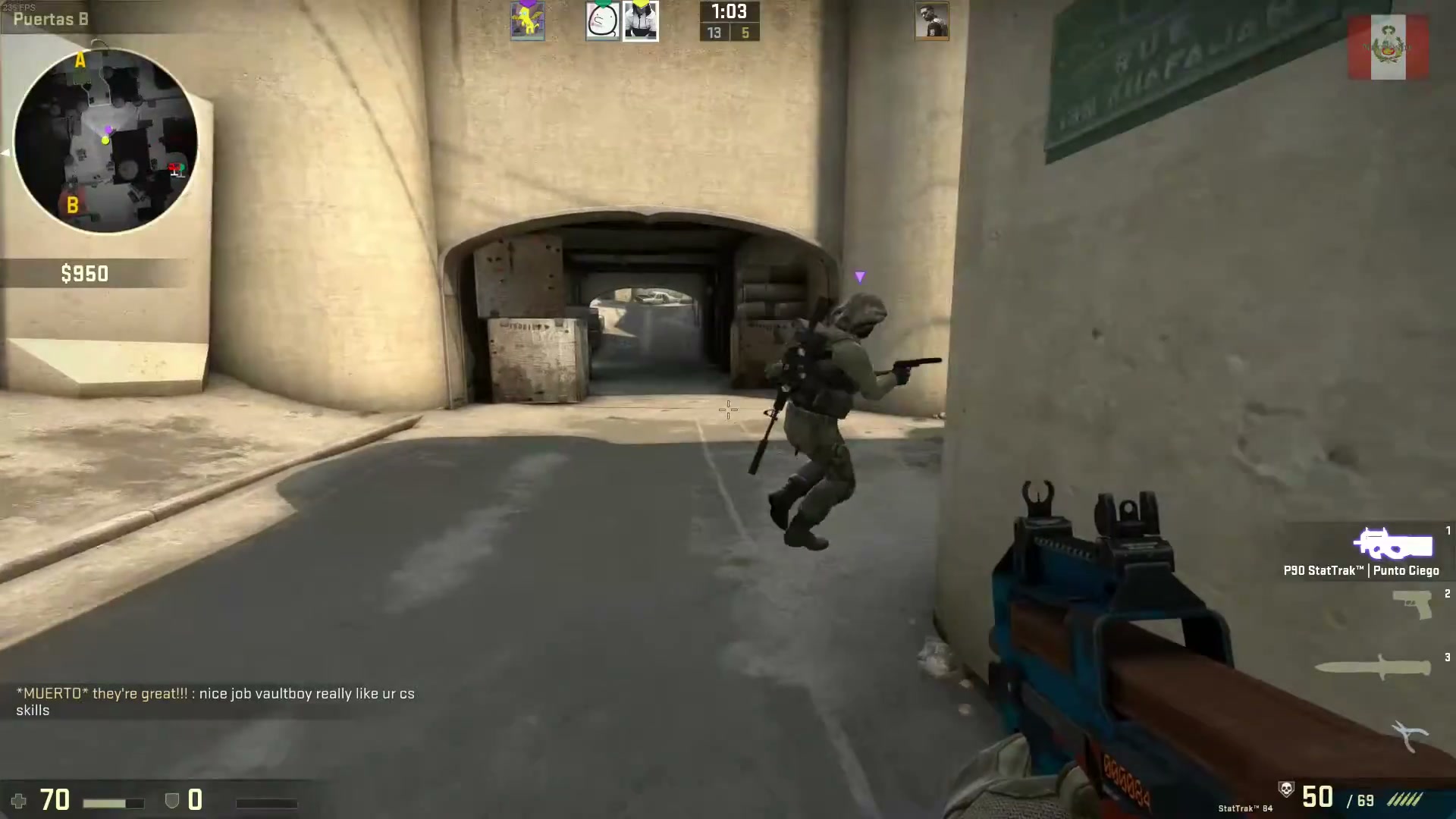Expand the round timer showing 1:03

[x=729, y=12]
